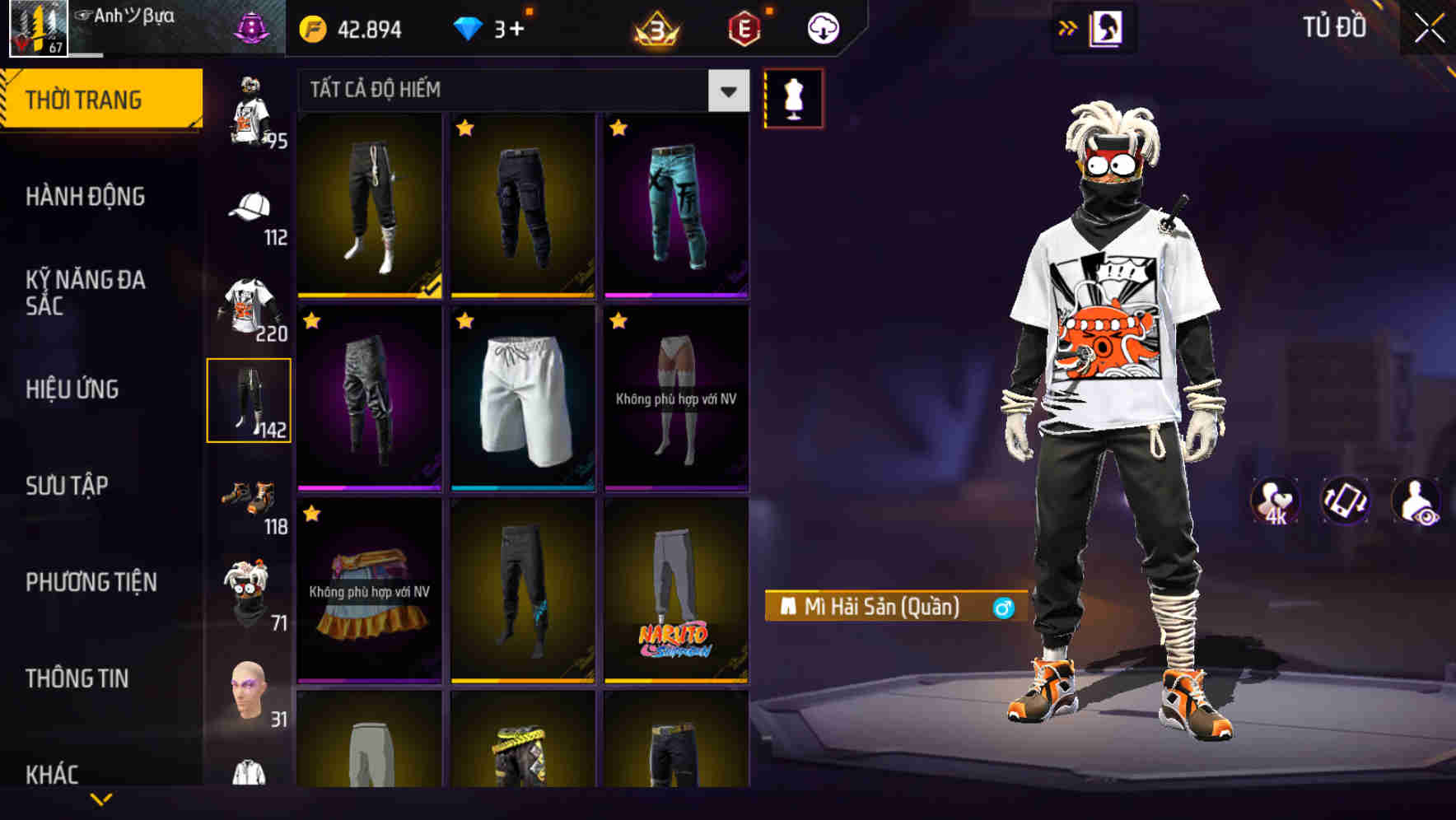Screen dimensions: 1456x820
Task: Click the red E evo badge icon
Action: point(744,26)
